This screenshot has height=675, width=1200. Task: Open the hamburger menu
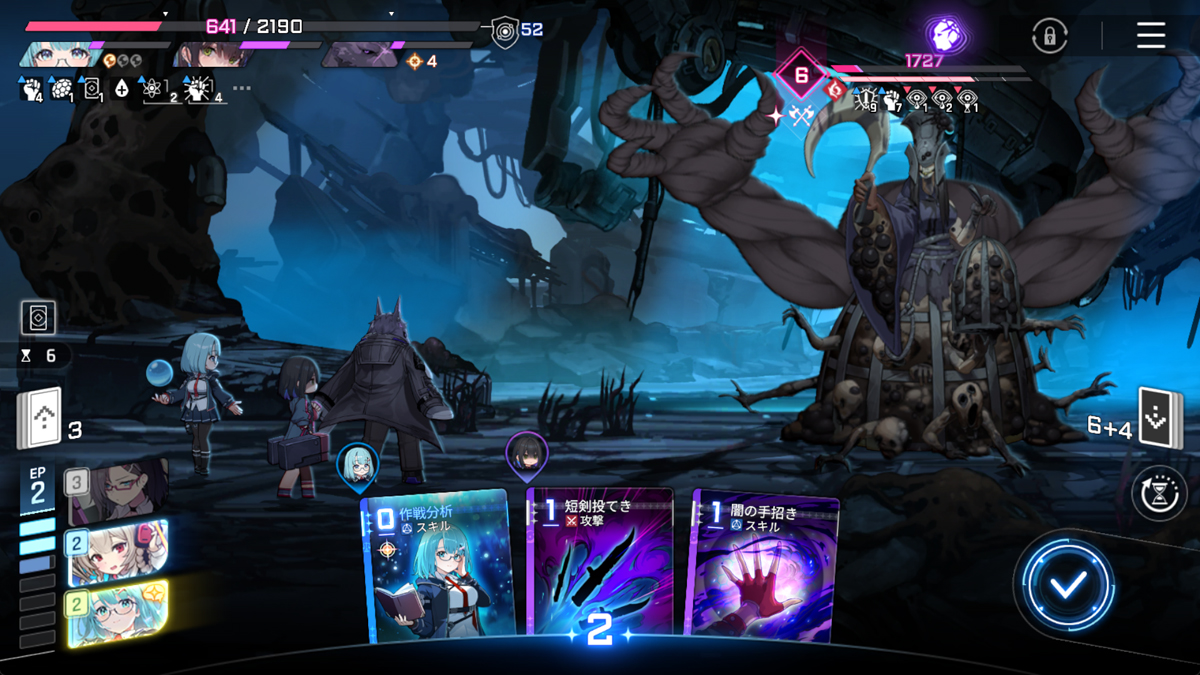[x=1151, y=36]
